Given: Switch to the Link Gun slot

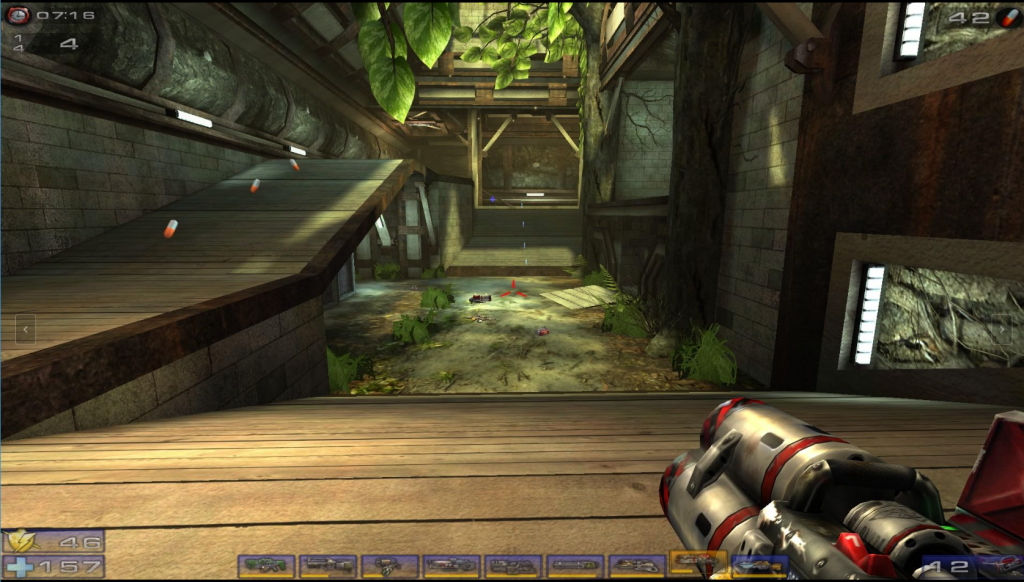Looking at the screenshot, I should (x=514, y=566).
